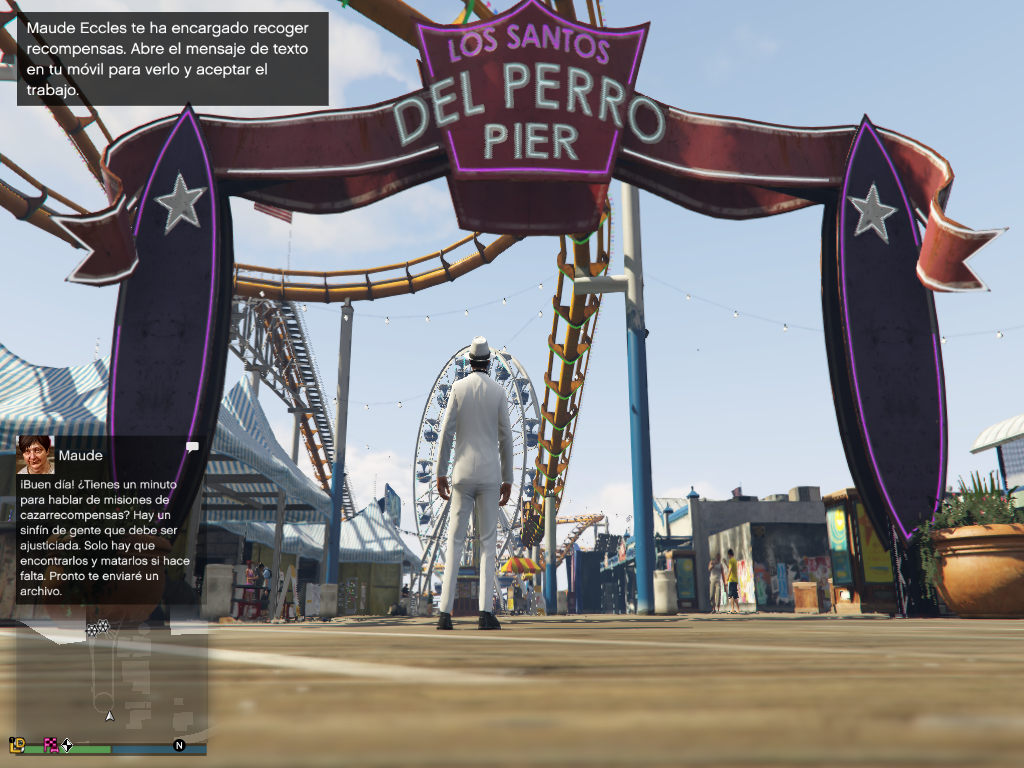
Task: Click the Maude Eccles help text box
Action: (x=172, y=58)
